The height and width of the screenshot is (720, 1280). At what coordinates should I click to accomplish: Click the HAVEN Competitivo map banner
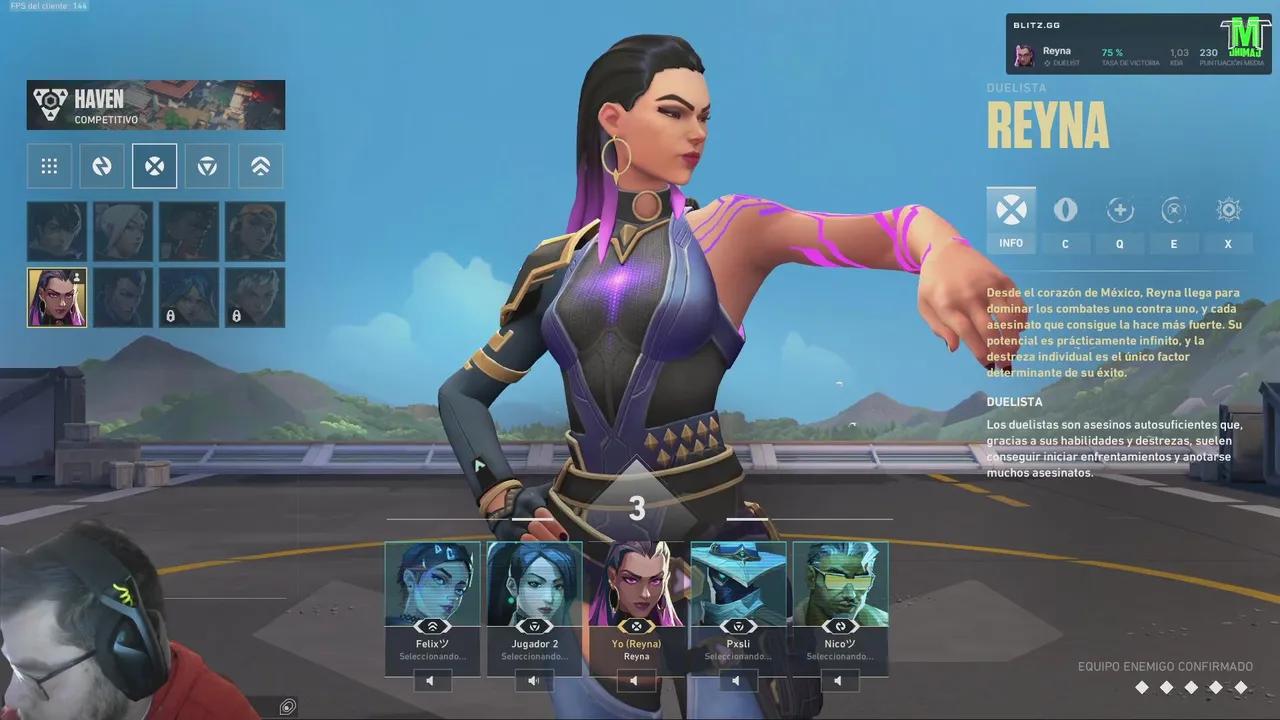(x=155, y=104)
